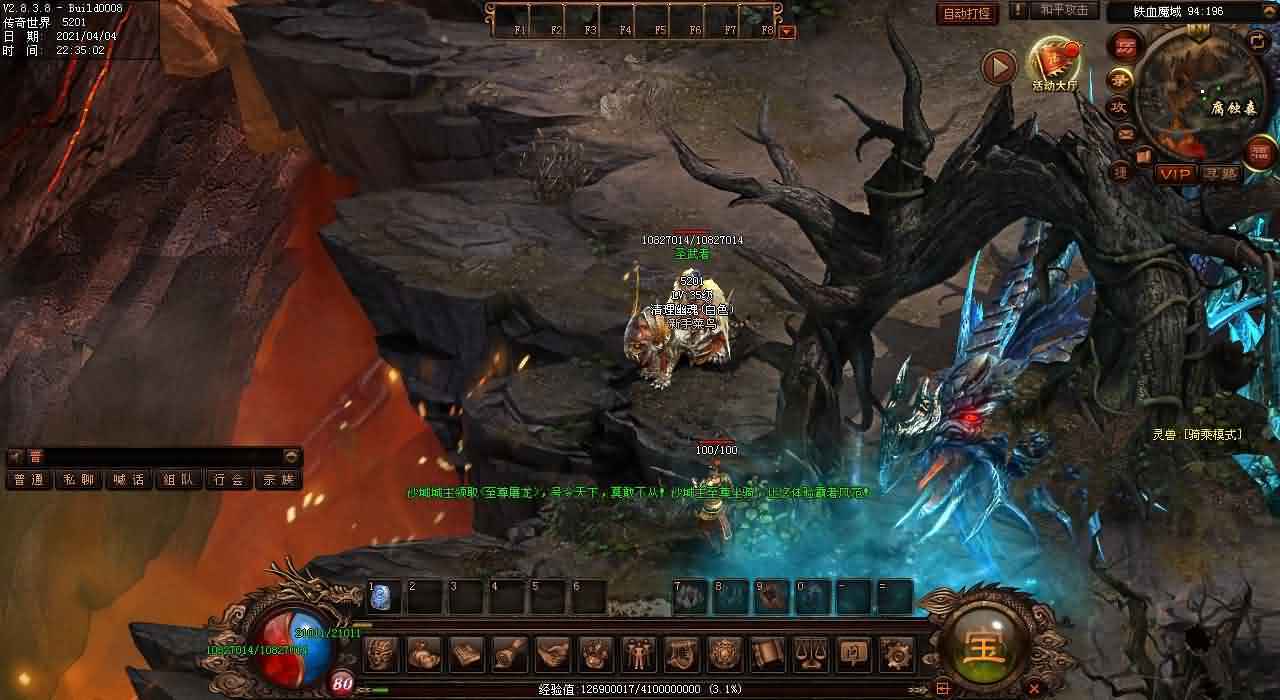Switch chat to the 普通 channel
Screen dimensions: 1280x700
coord(29,480)
